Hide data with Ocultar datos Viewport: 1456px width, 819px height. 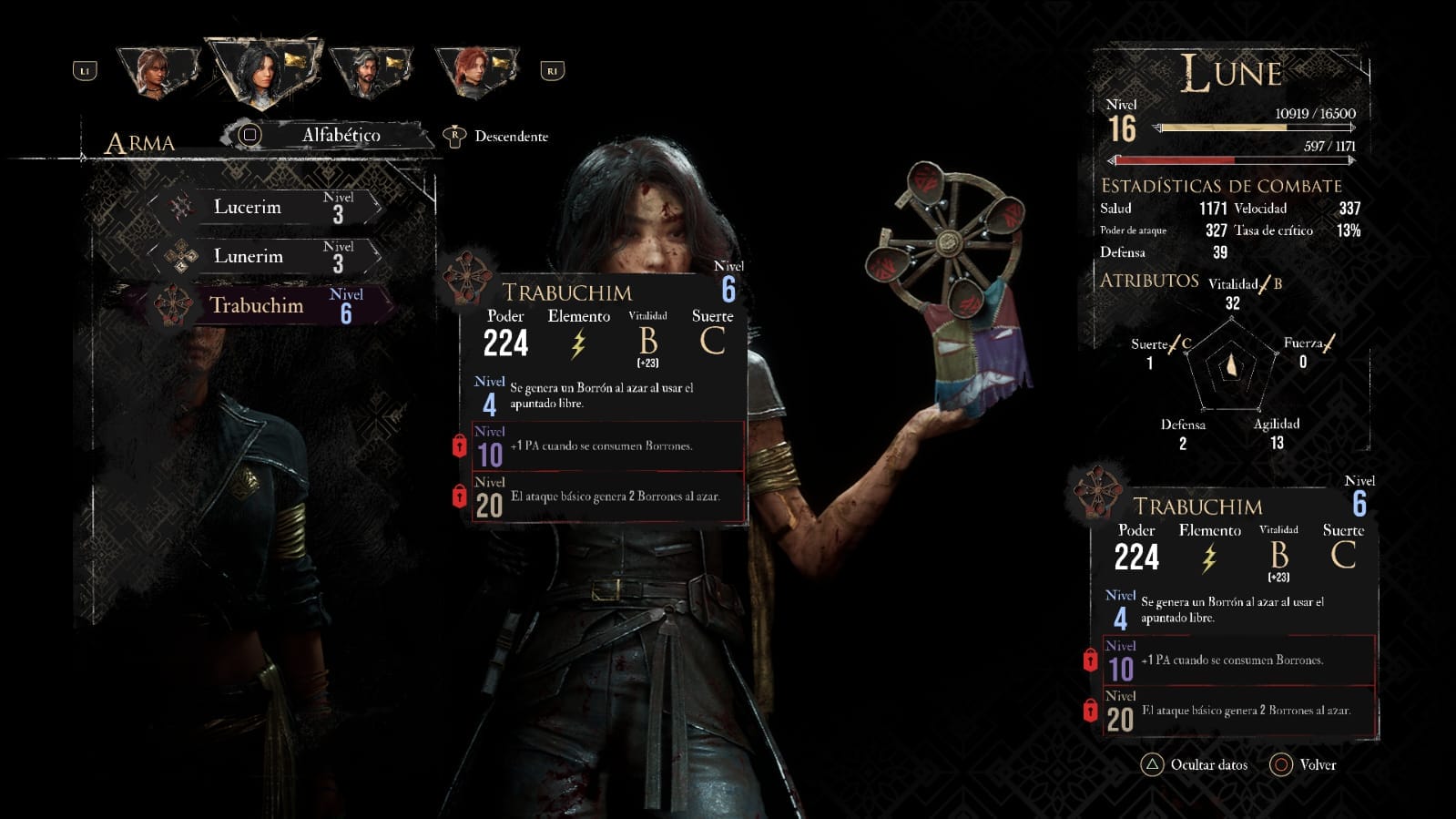point(1195,765)
